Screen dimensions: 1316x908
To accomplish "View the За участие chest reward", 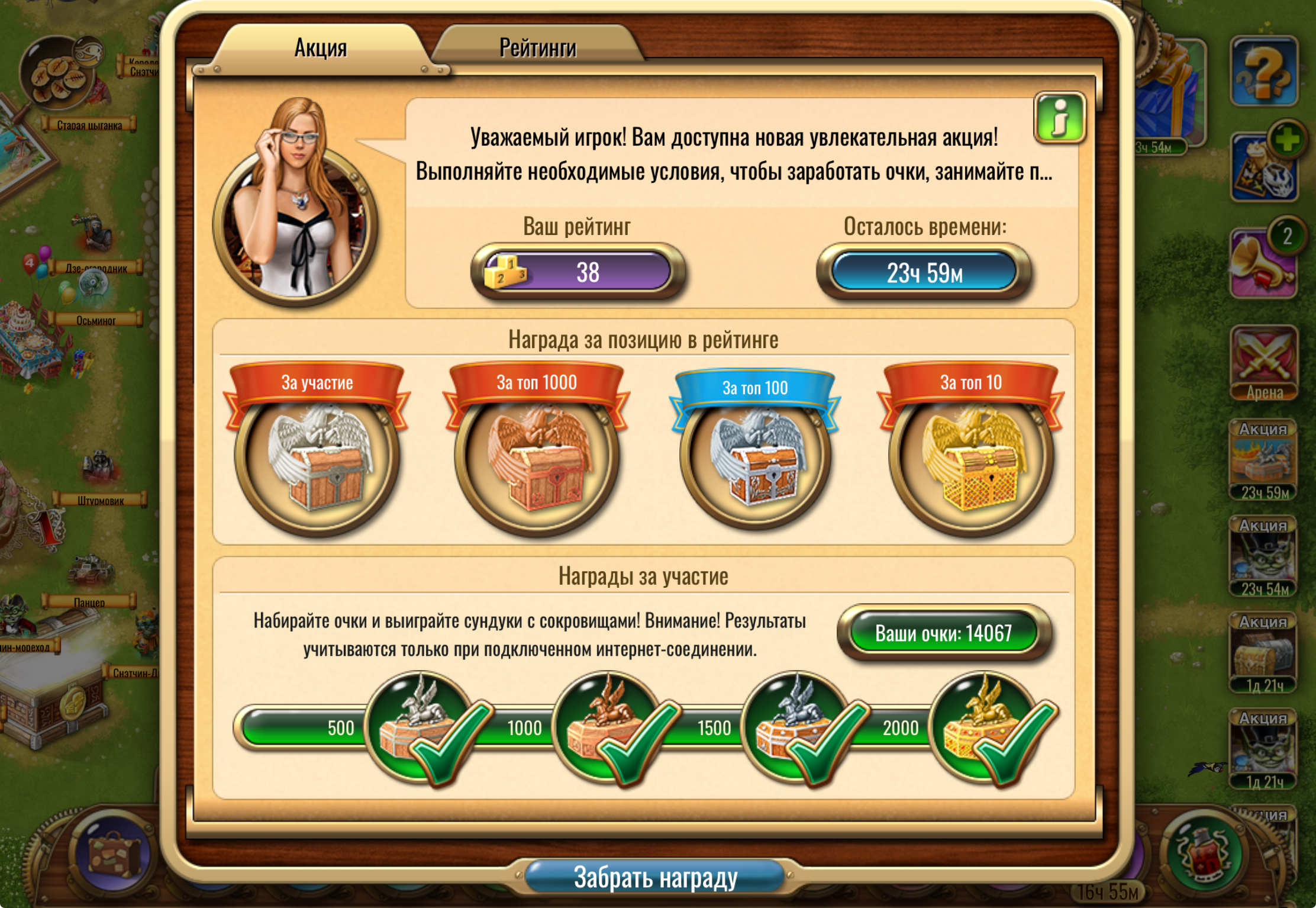I will coord(317,457).
